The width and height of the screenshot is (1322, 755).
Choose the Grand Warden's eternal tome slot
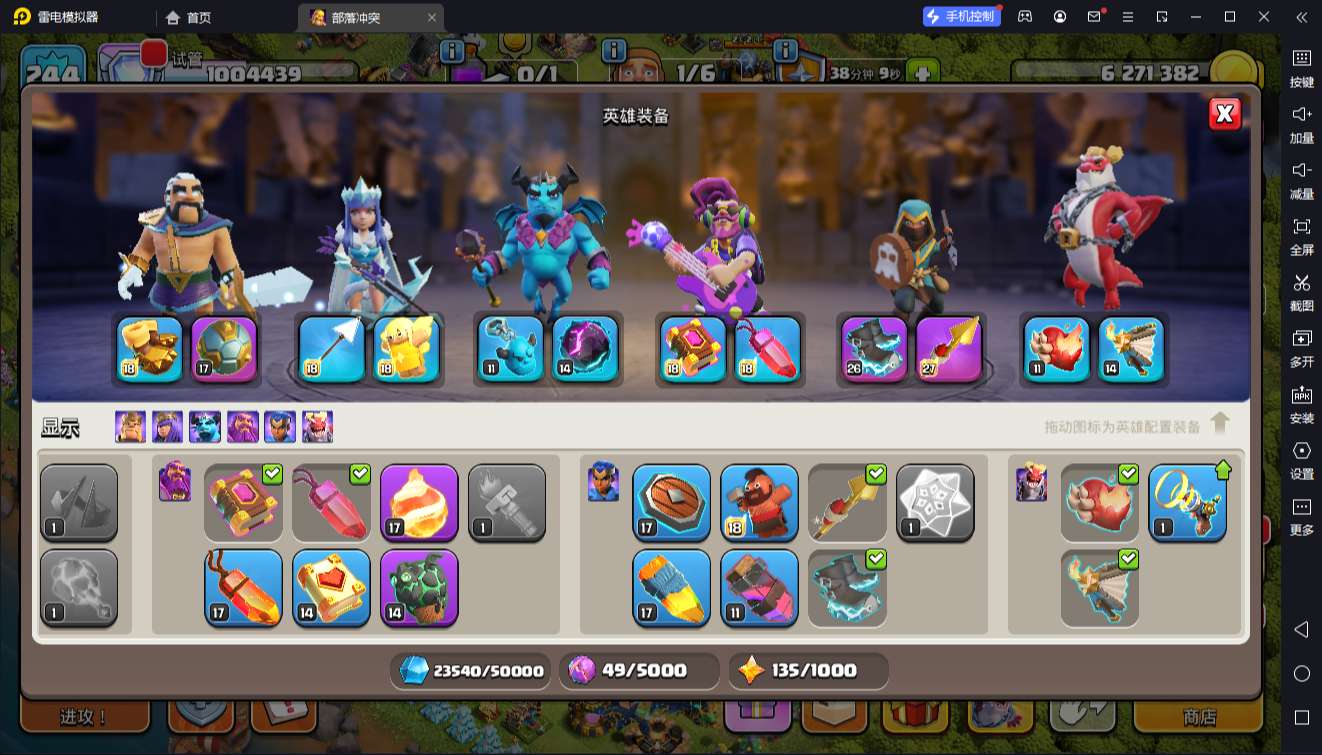[x=693, y=349]
